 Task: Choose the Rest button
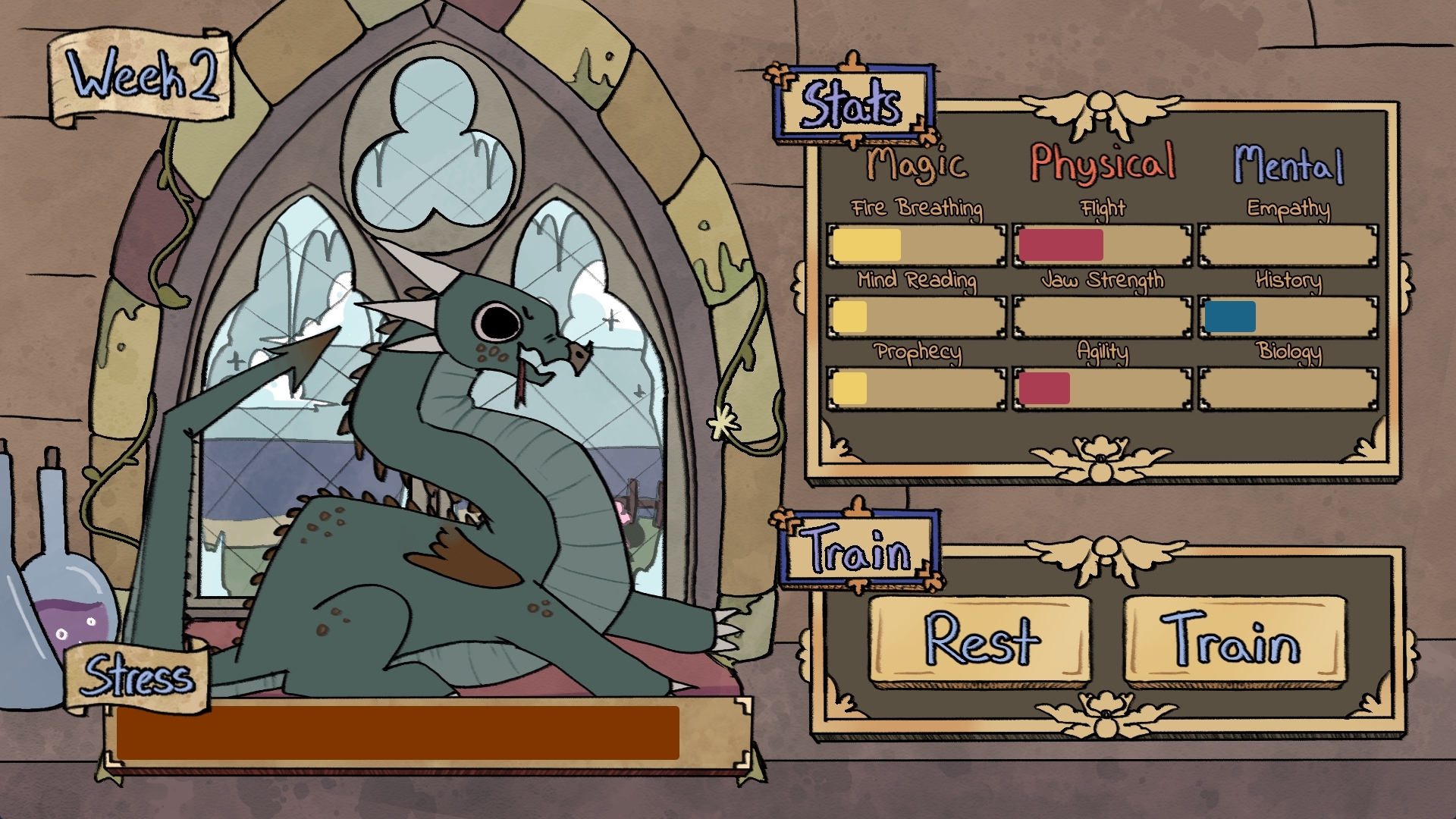click(x=980, y=639)
